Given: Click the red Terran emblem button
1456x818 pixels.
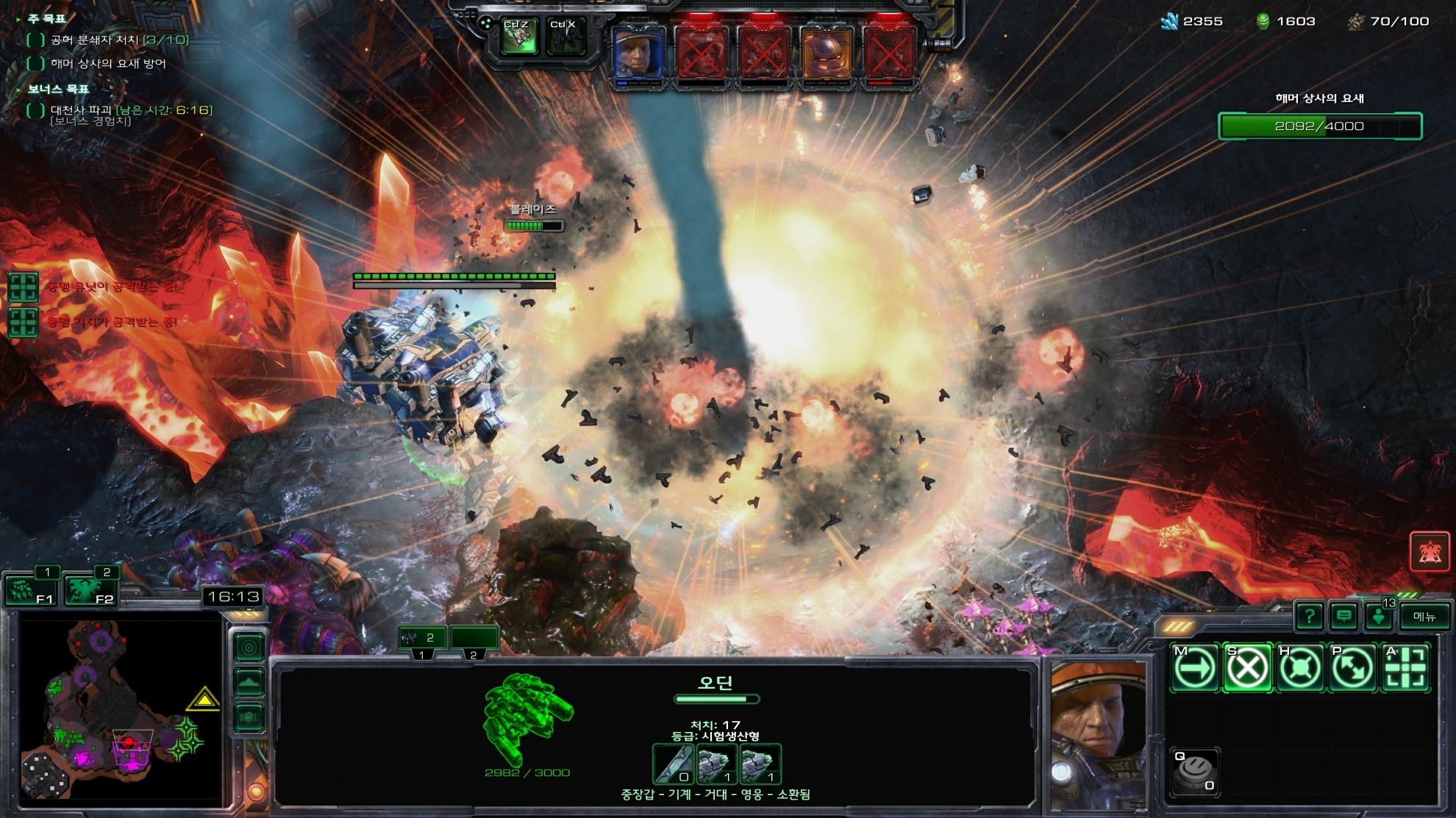Looking at the screenshot, I should (x=1430, y=551).
